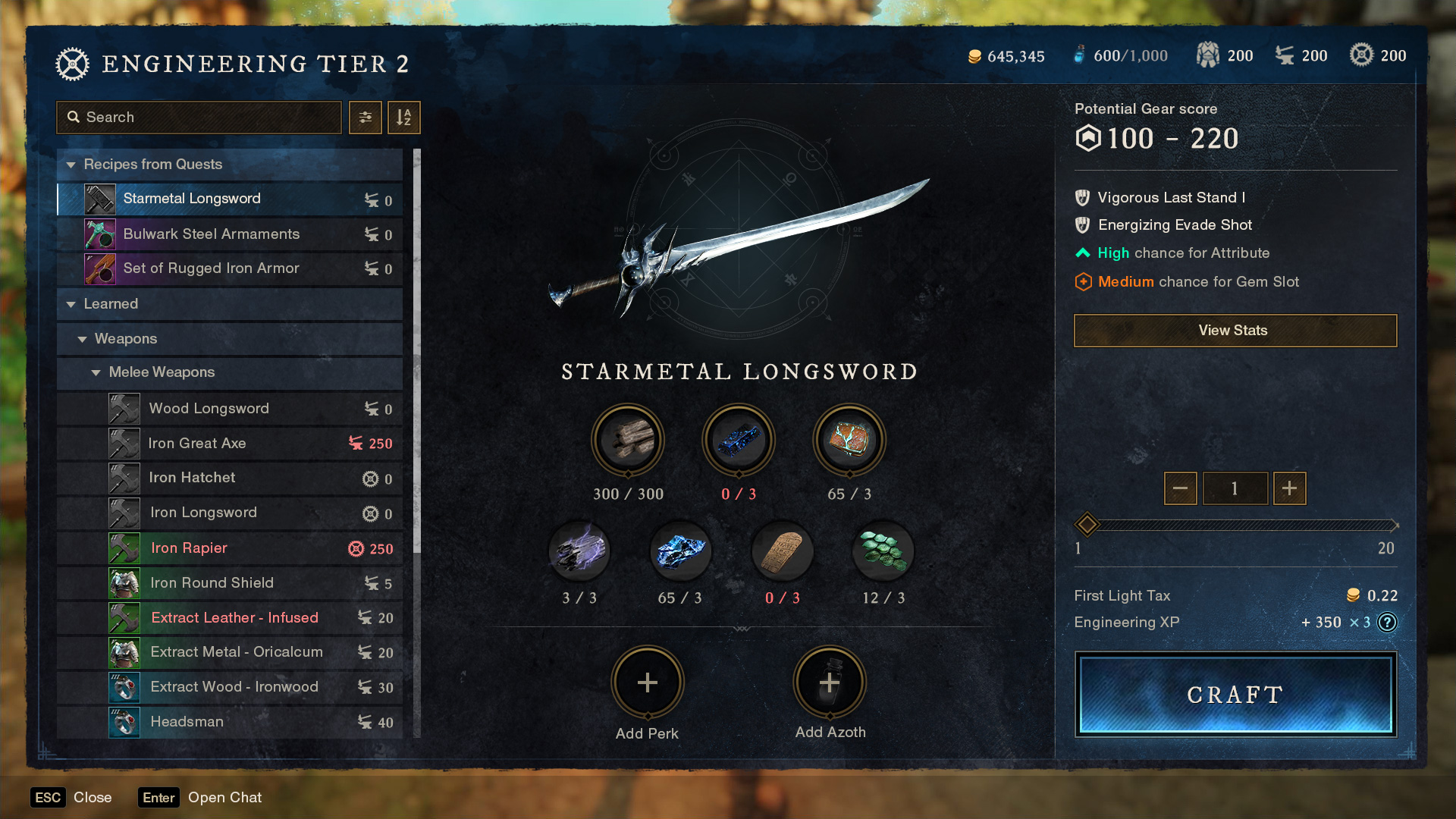Choose the Headsman recipe row
The width and height of the screenshot is (1456, 819).
click(x=187, y=722)
